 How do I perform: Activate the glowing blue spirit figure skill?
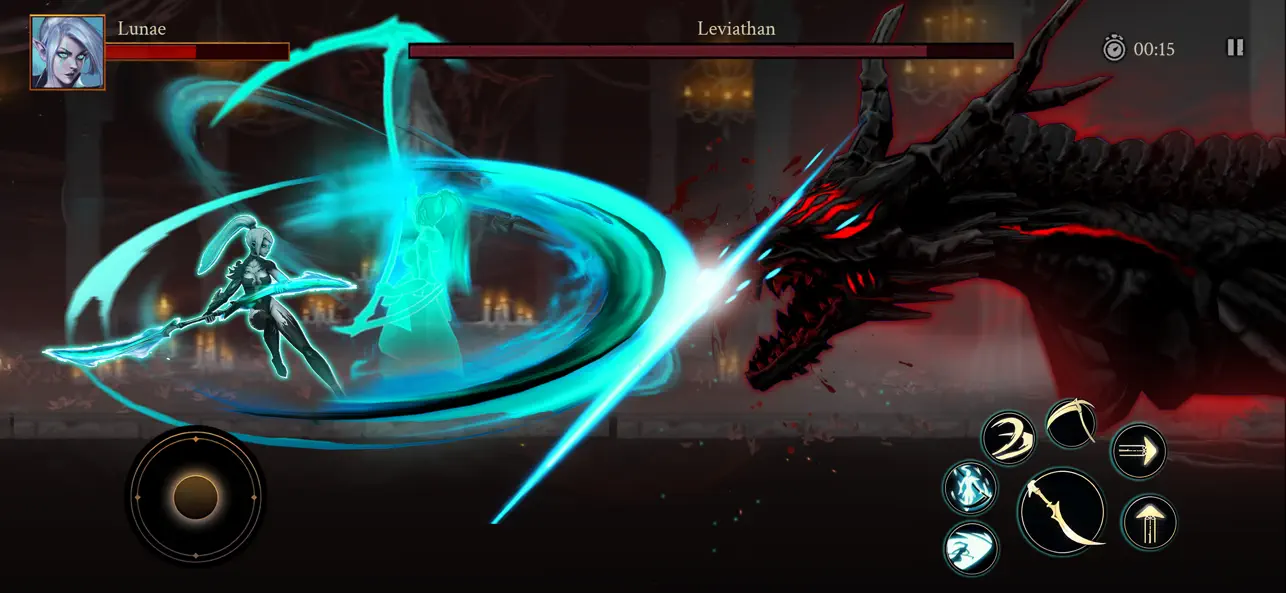tap(970, 489)
